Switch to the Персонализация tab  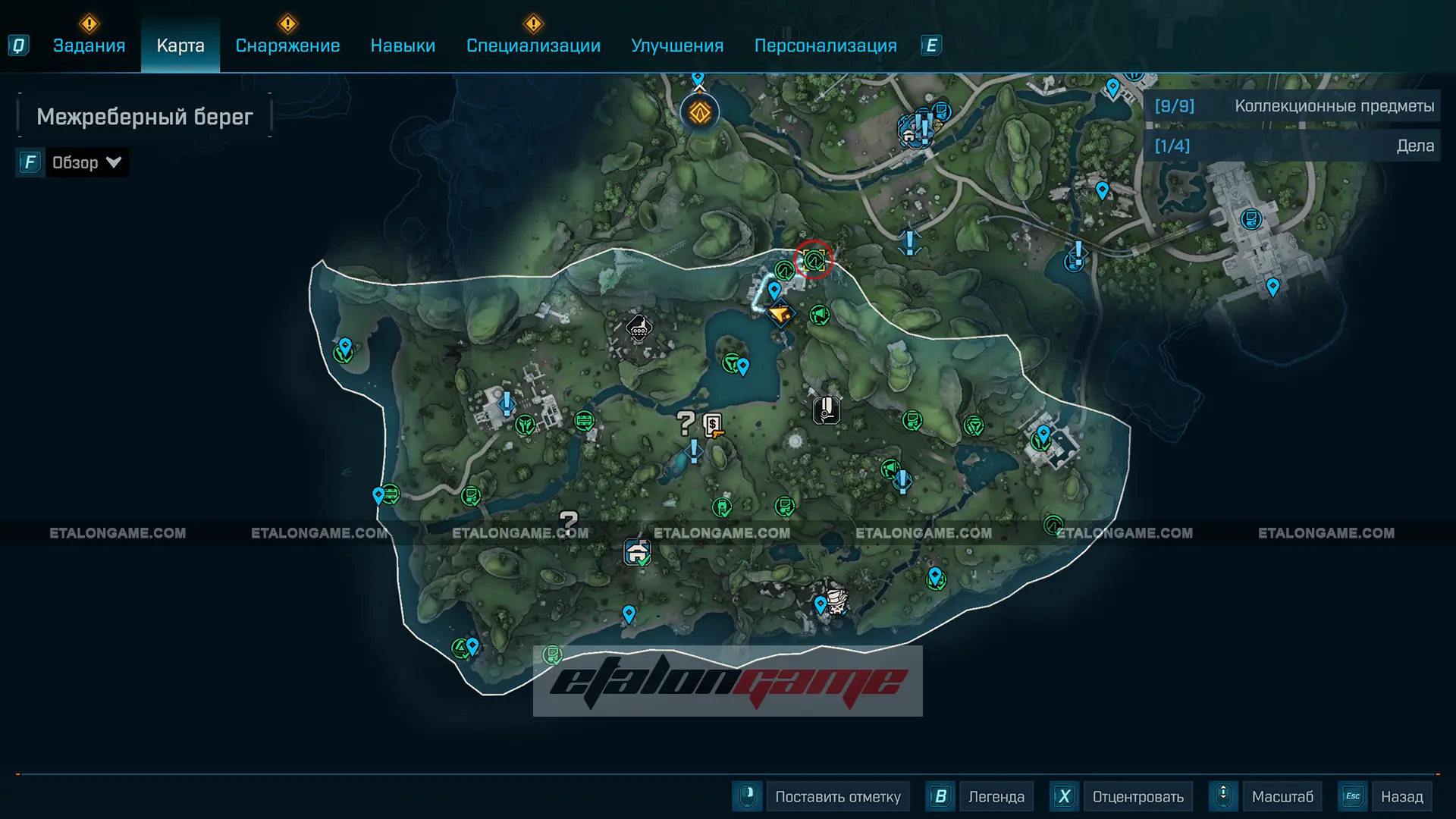(x=825, y=45)
